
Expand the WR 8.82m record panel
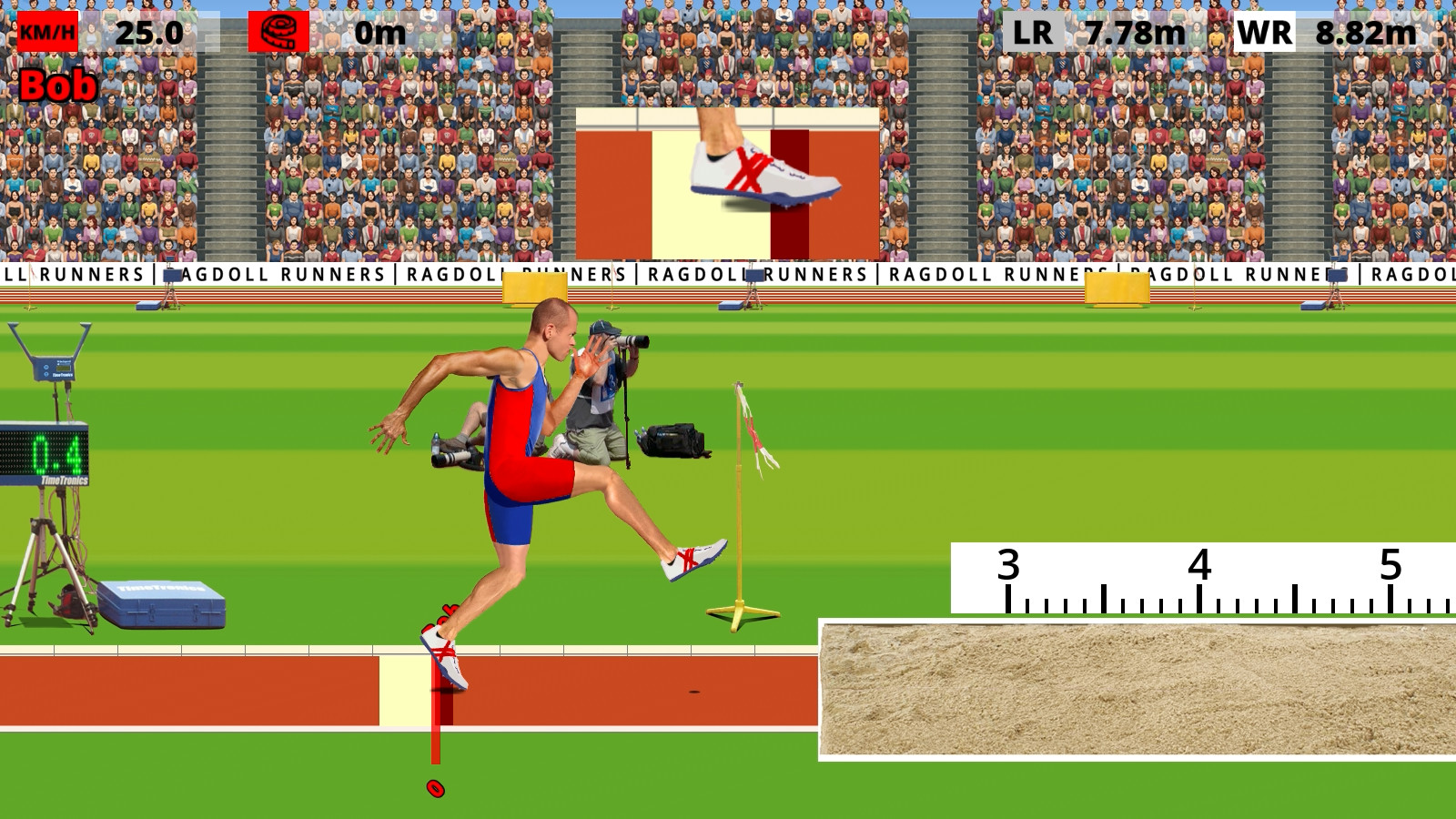(1362, 30)
